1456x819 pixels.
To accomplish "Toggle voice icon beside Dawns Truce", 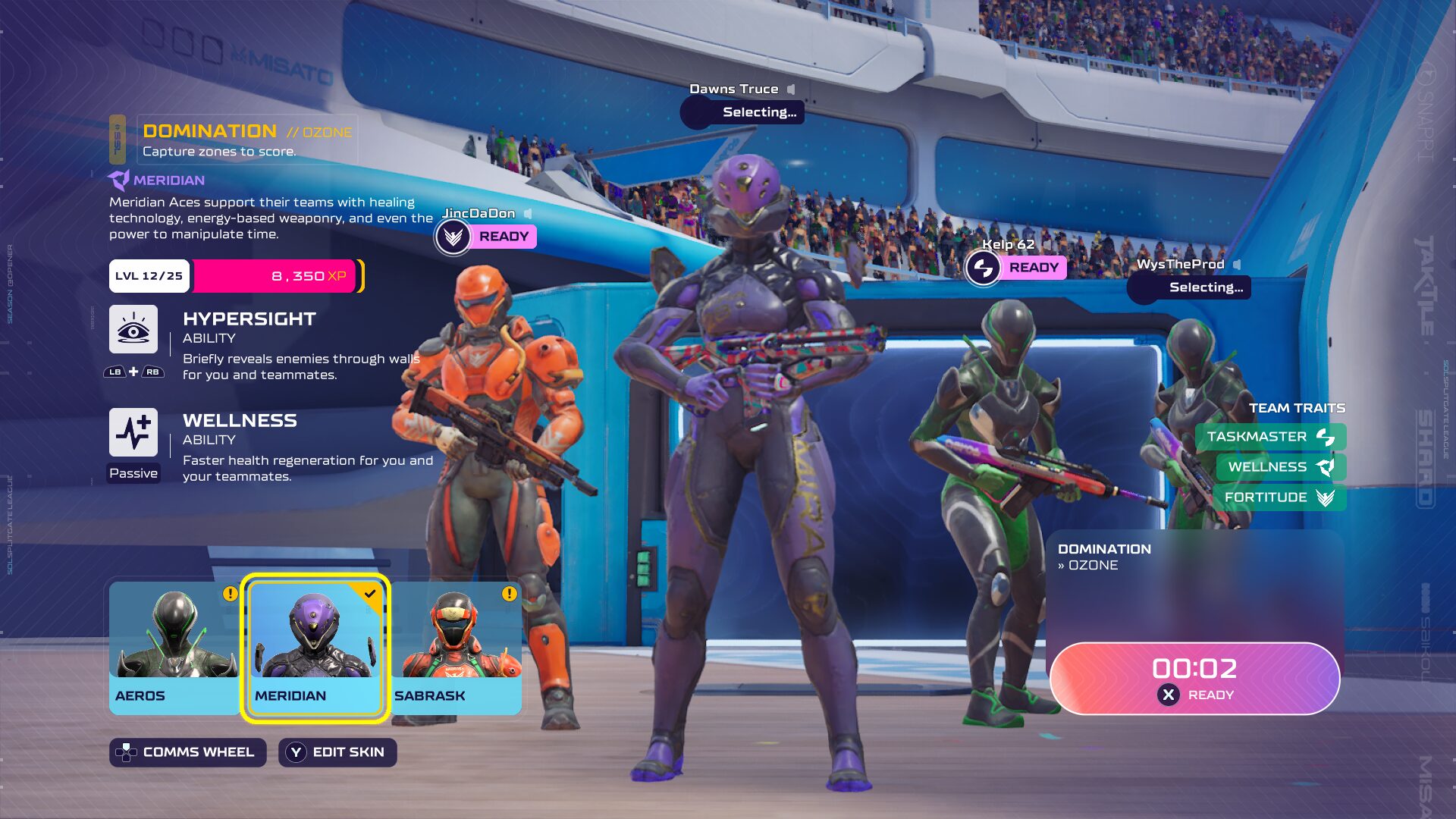I will pyautogui.click(x=791, y=89).
